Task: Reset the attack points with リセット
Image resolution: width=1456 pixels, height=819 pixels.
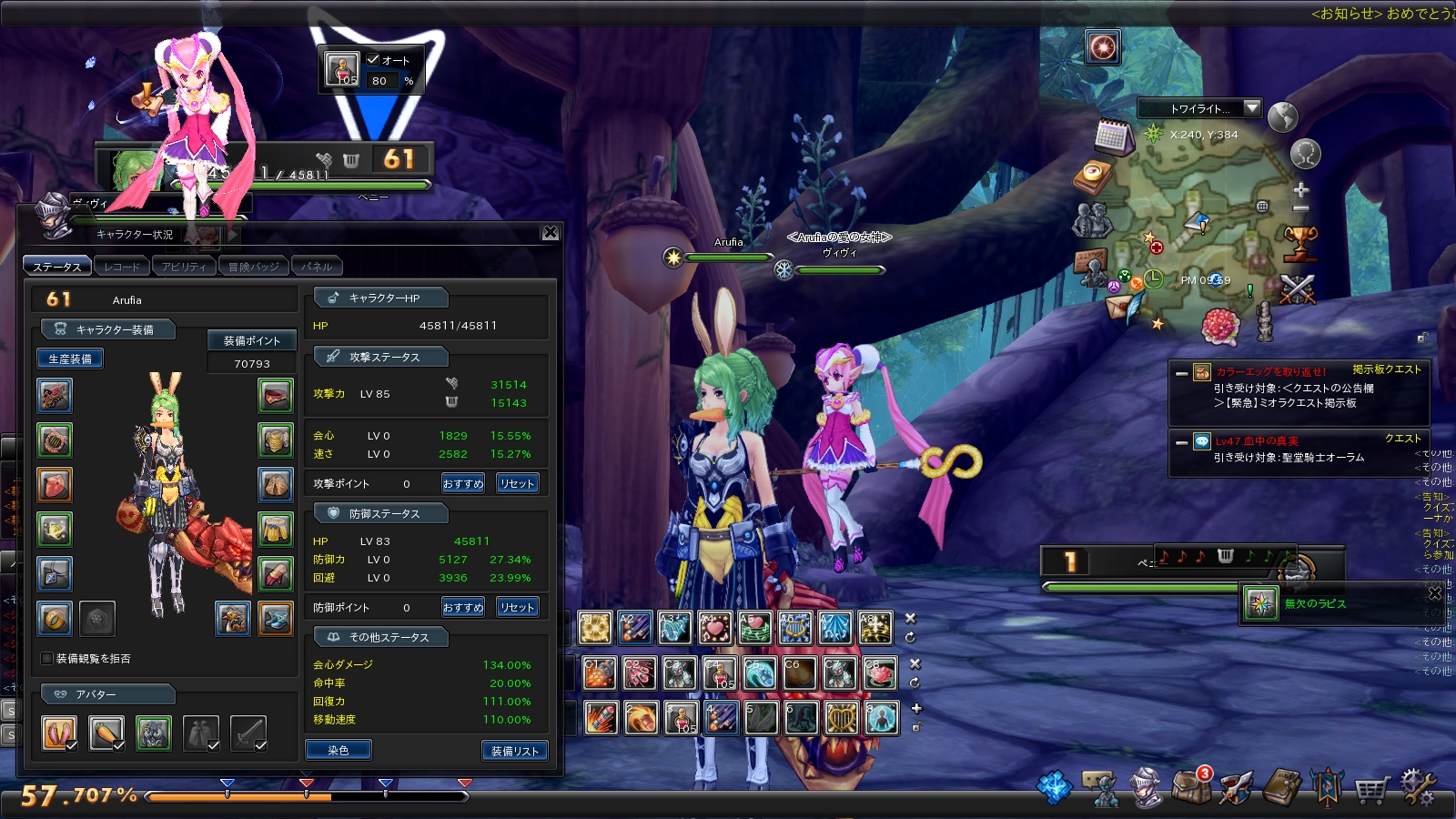Action: point(517,483)
